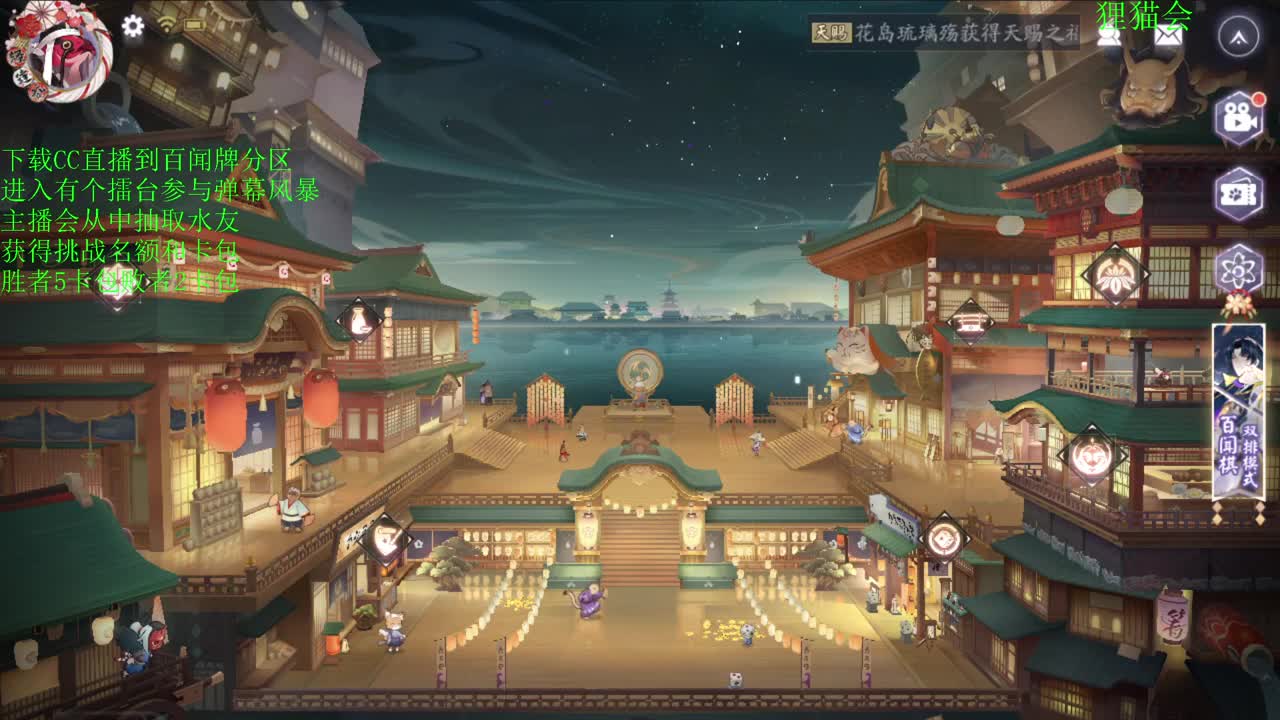Open the friends list two-person icon

coord(1108,37)
